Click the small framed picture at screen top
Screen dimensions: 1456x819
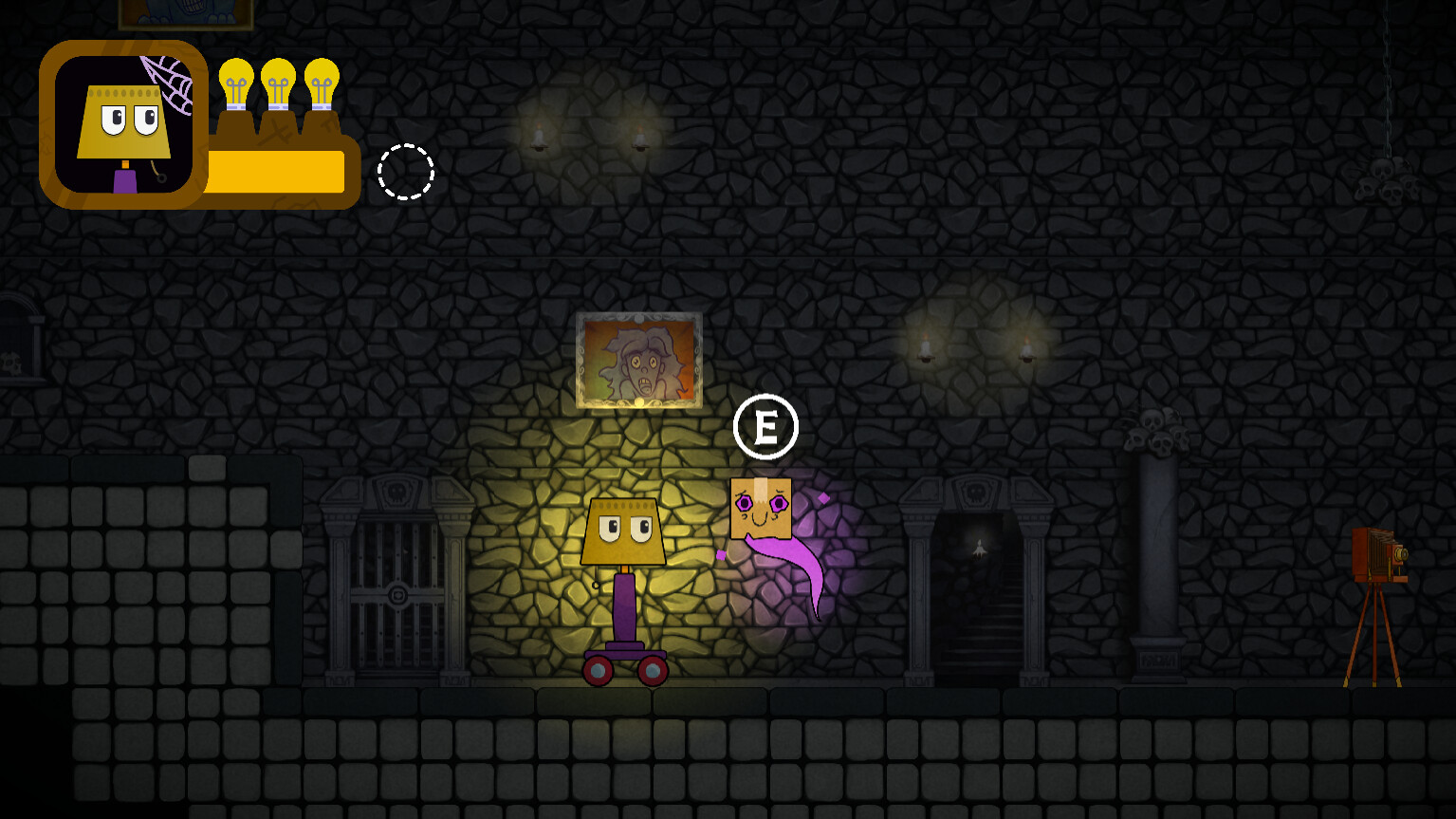point(186,13)
